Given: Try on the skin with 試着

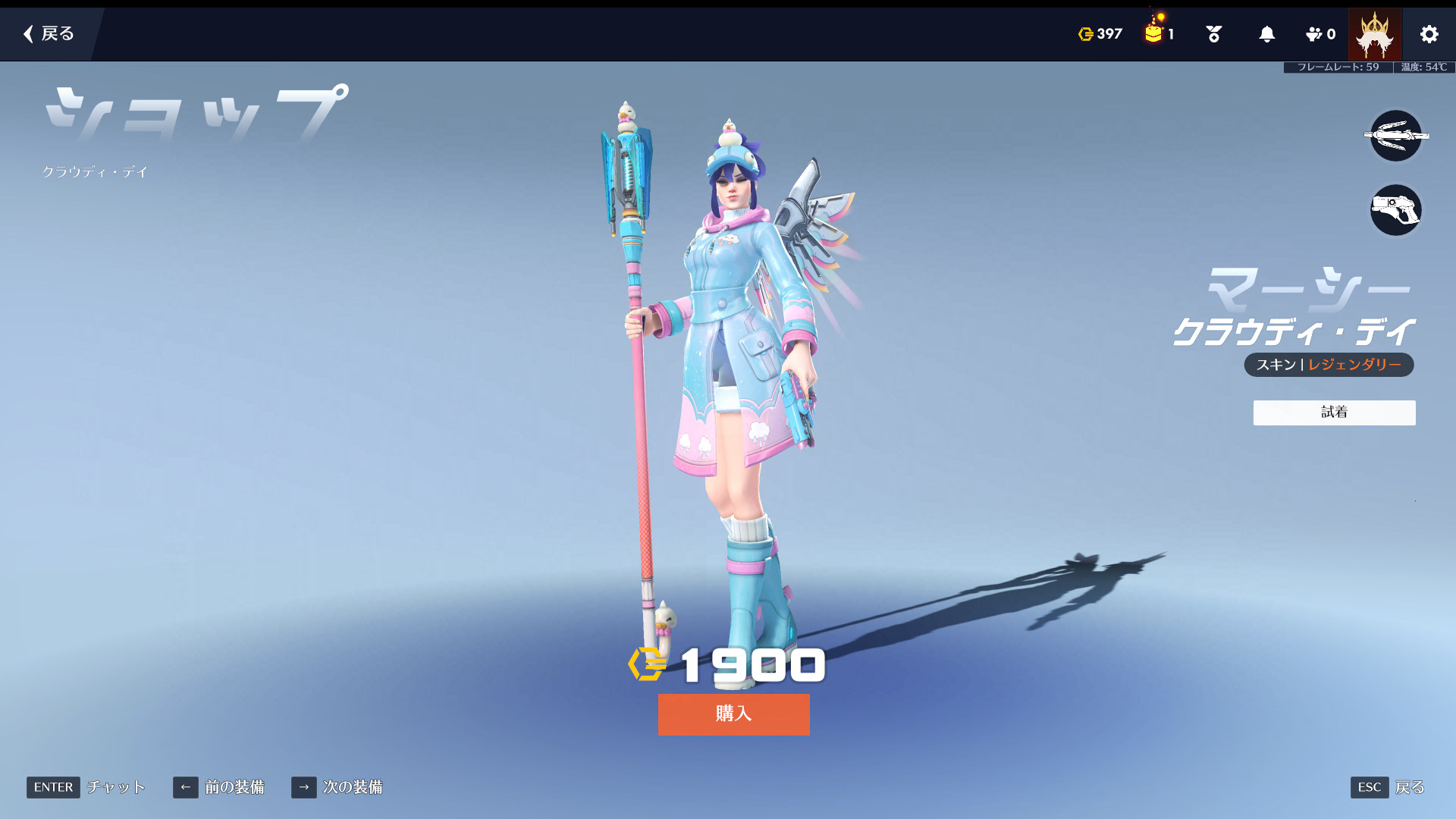Looking at the screenshot, I should (1334, 413).
